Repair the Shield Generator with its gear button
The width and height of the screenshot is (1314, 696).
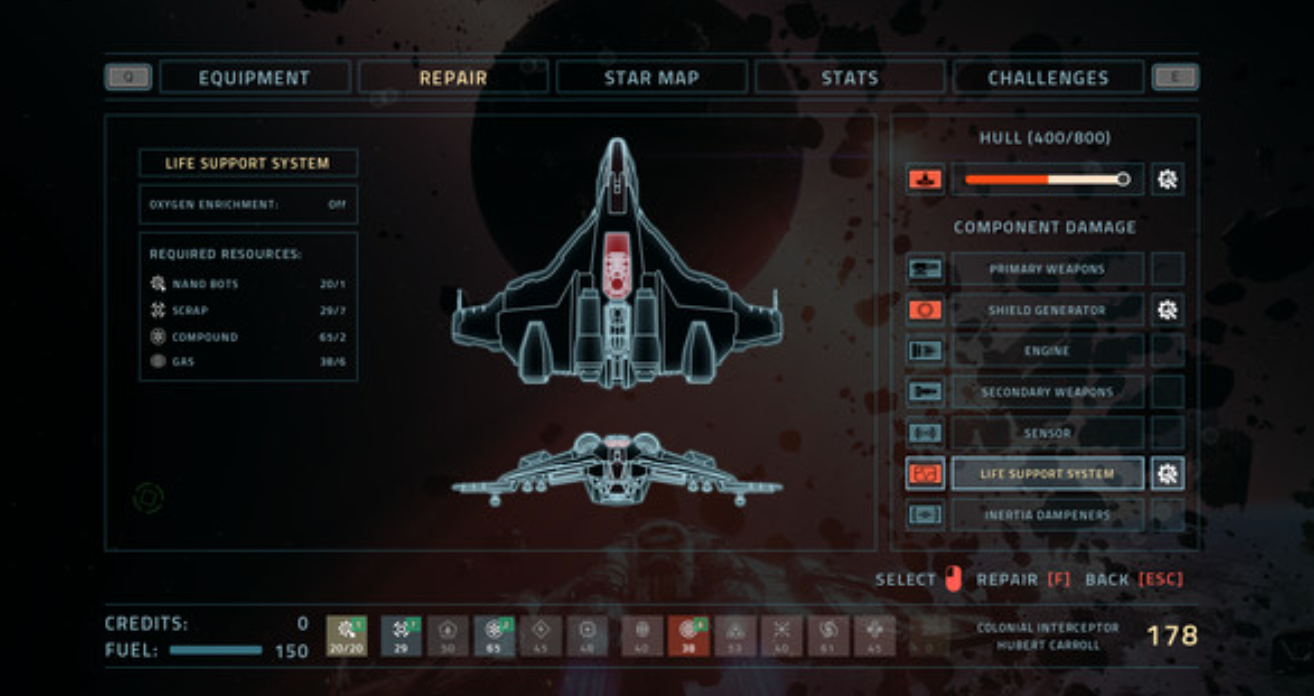click(x=1167, y=310)
